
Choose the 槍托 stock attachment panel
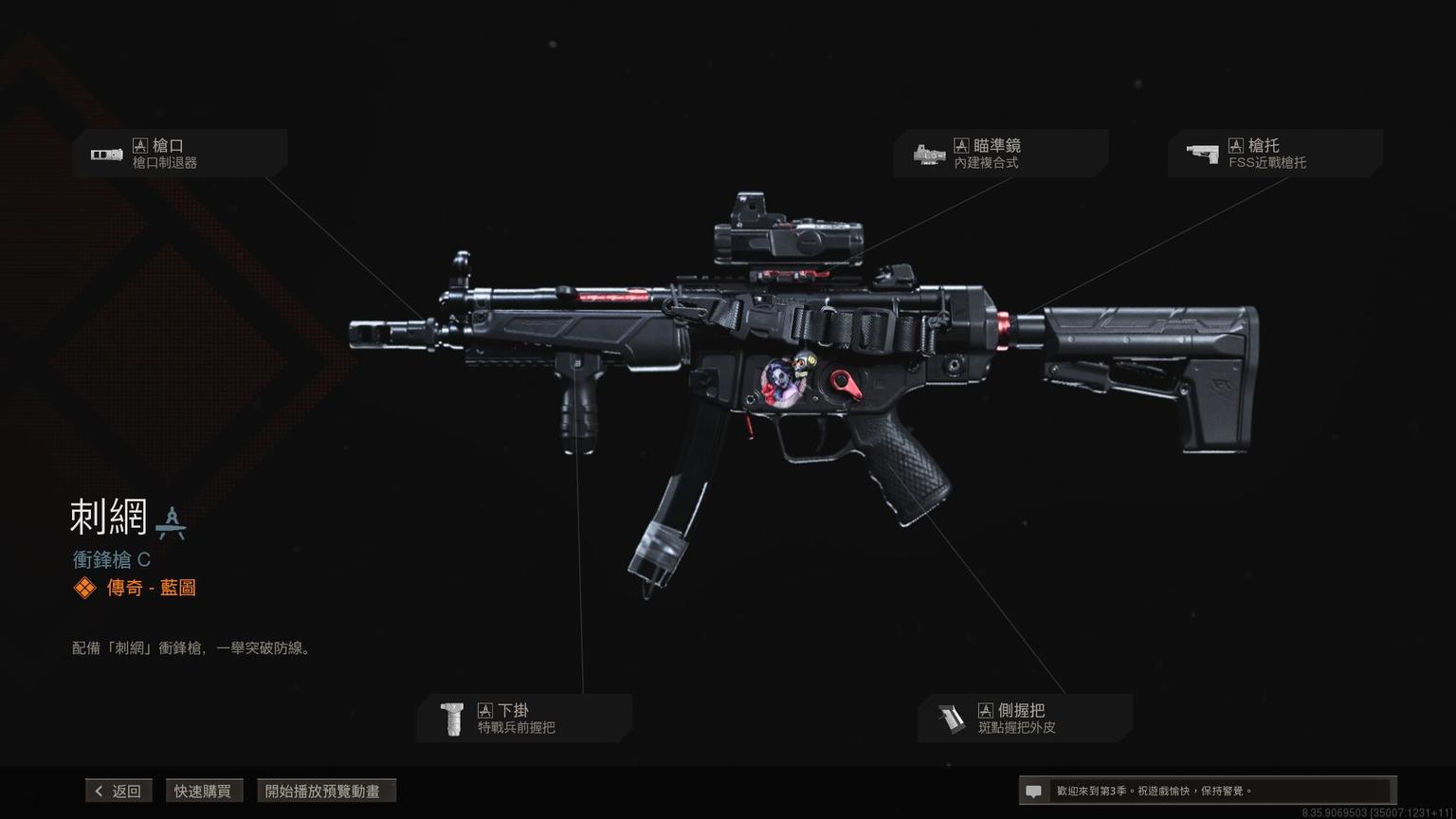(x=1274, y=154)
